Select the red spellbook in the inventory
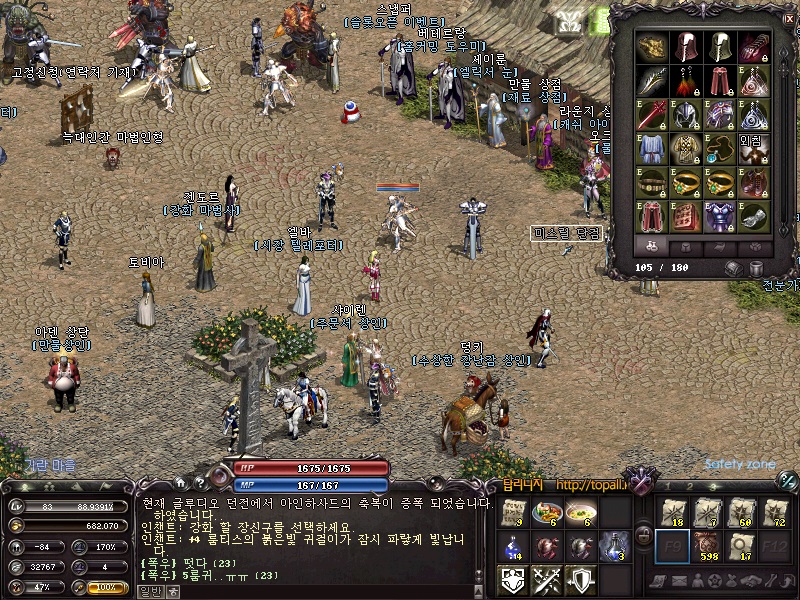 click(x=685, y=215)
